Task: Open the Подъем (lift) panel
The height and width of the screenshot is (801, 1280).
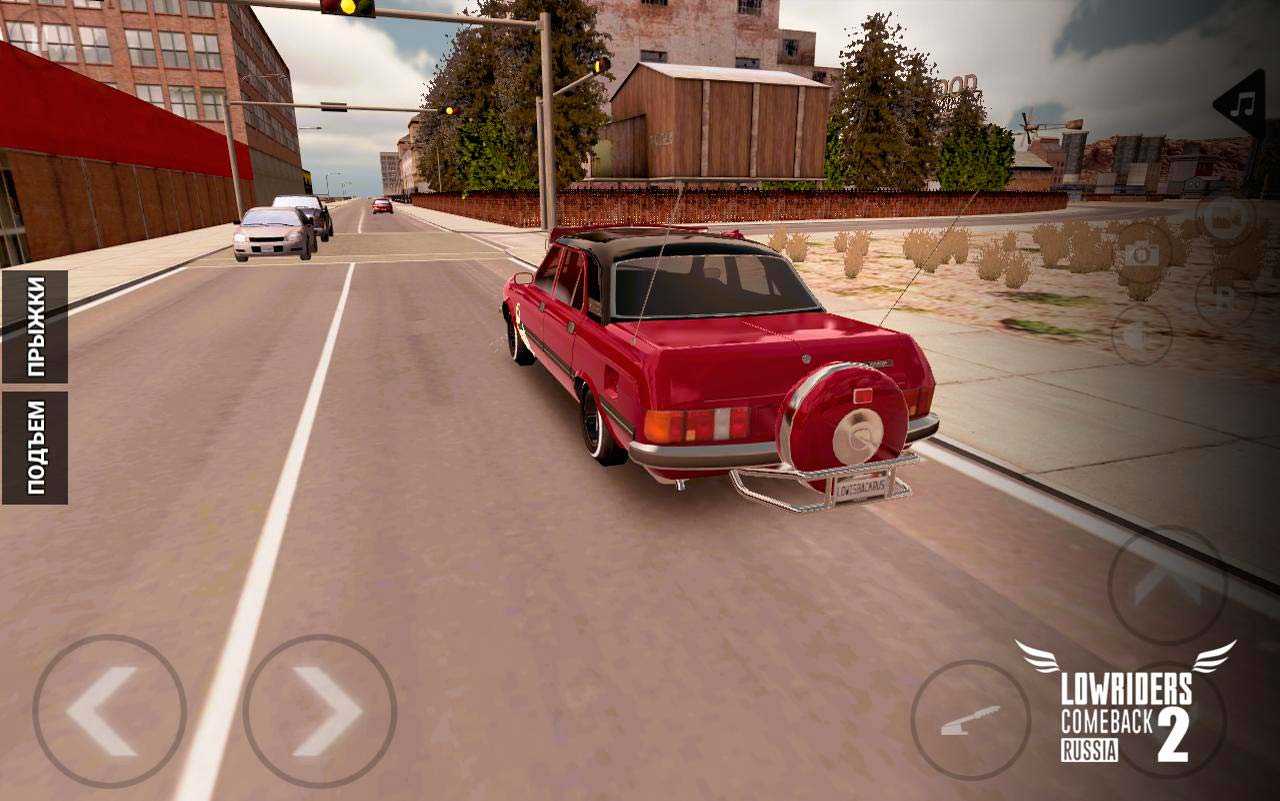Action: [35, 447]
